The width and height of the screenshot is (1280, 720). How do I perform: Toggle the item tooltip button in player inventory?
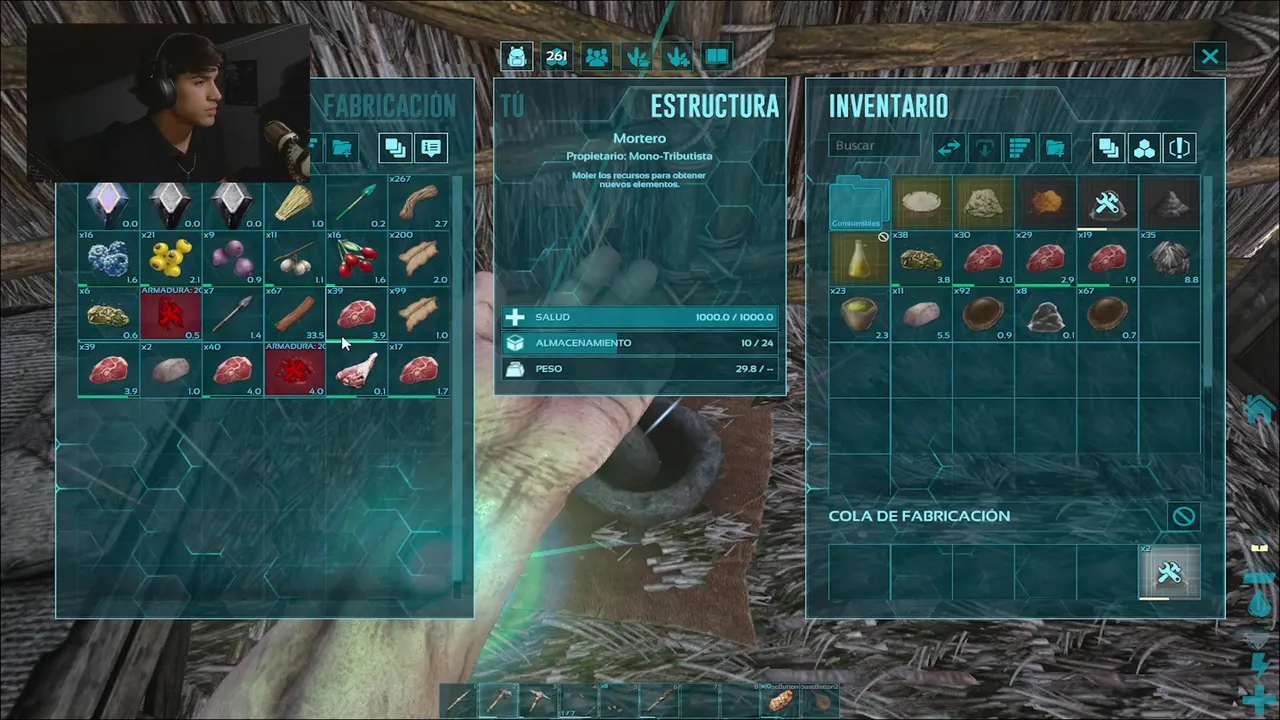(431, 148)
